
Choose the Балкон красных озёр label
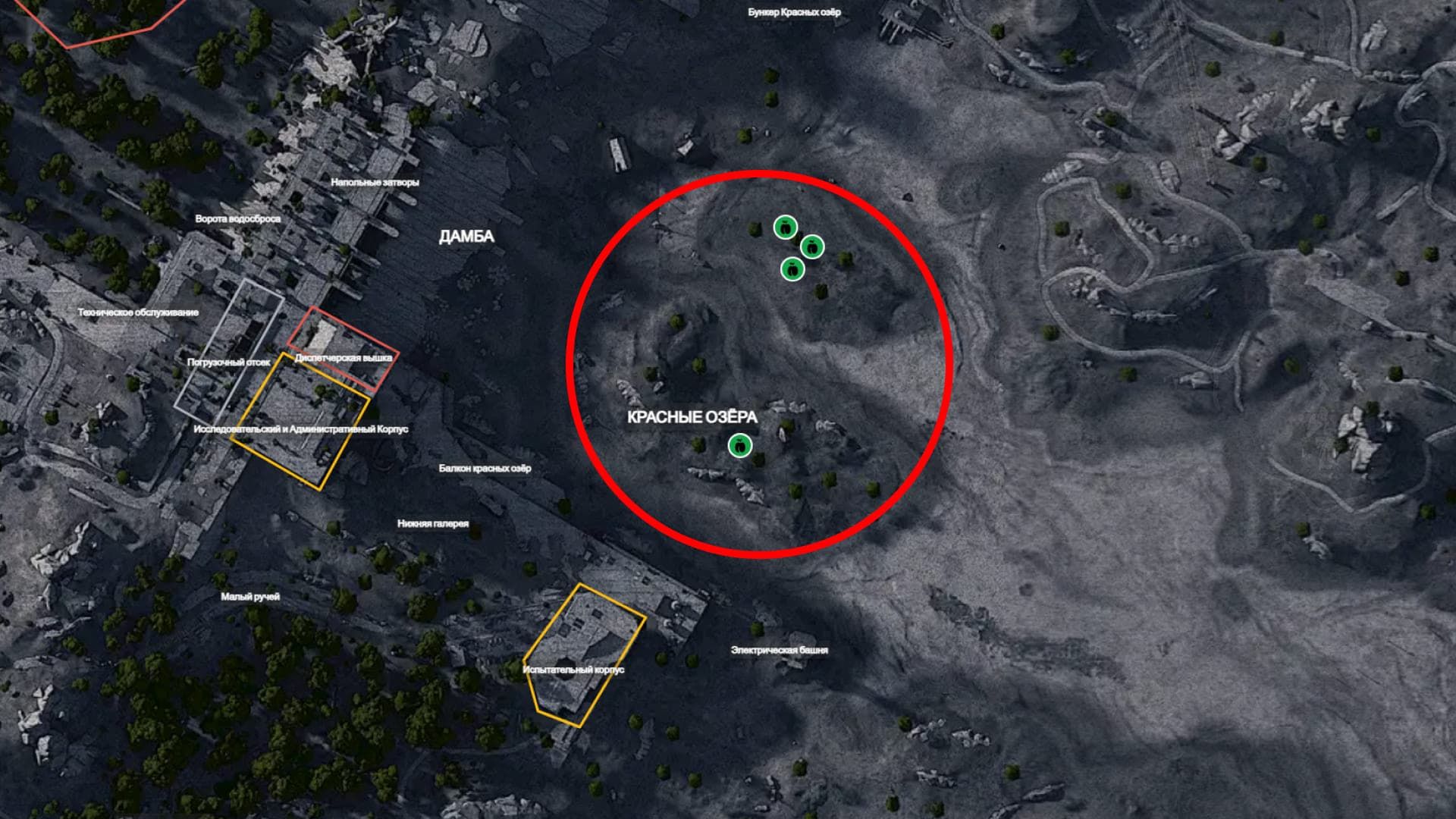(485, 468)
